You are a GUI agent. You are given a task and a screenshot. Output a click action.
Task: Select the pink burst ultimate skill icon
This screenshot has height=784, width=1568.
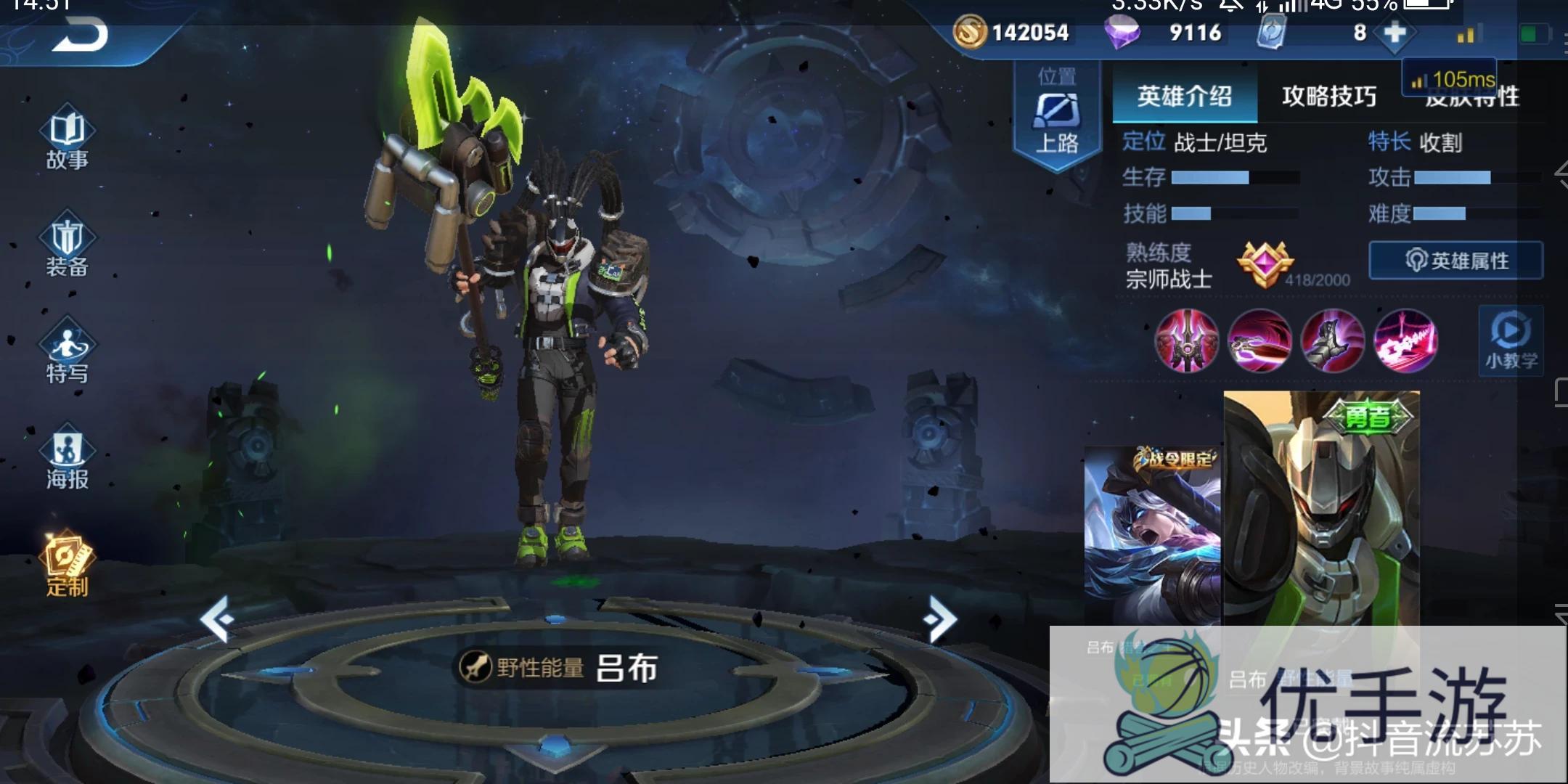[x=1405, y=340]
